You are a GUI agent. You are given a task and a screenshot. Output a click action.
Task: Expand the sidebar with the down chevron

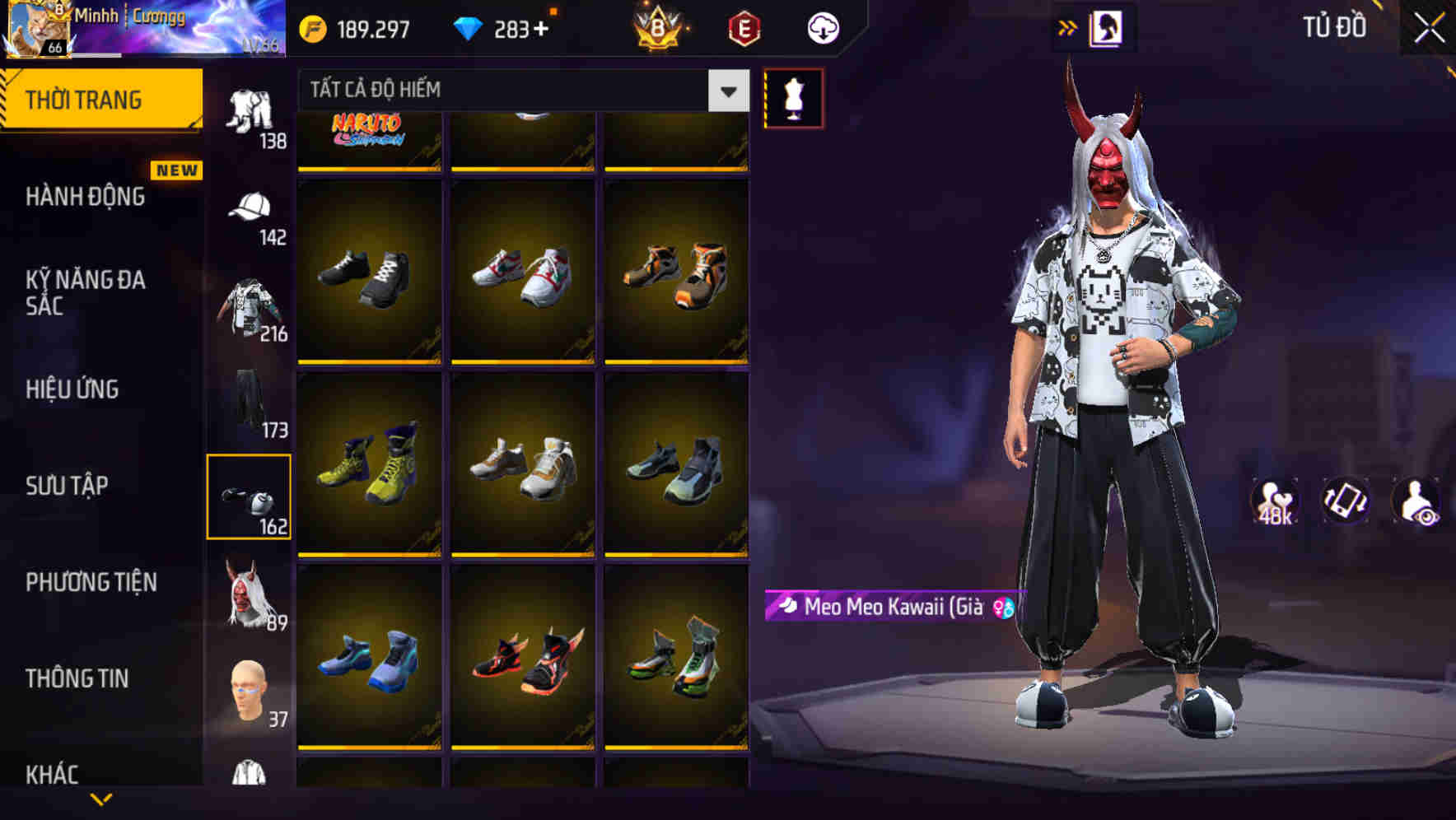pos(101,799)
